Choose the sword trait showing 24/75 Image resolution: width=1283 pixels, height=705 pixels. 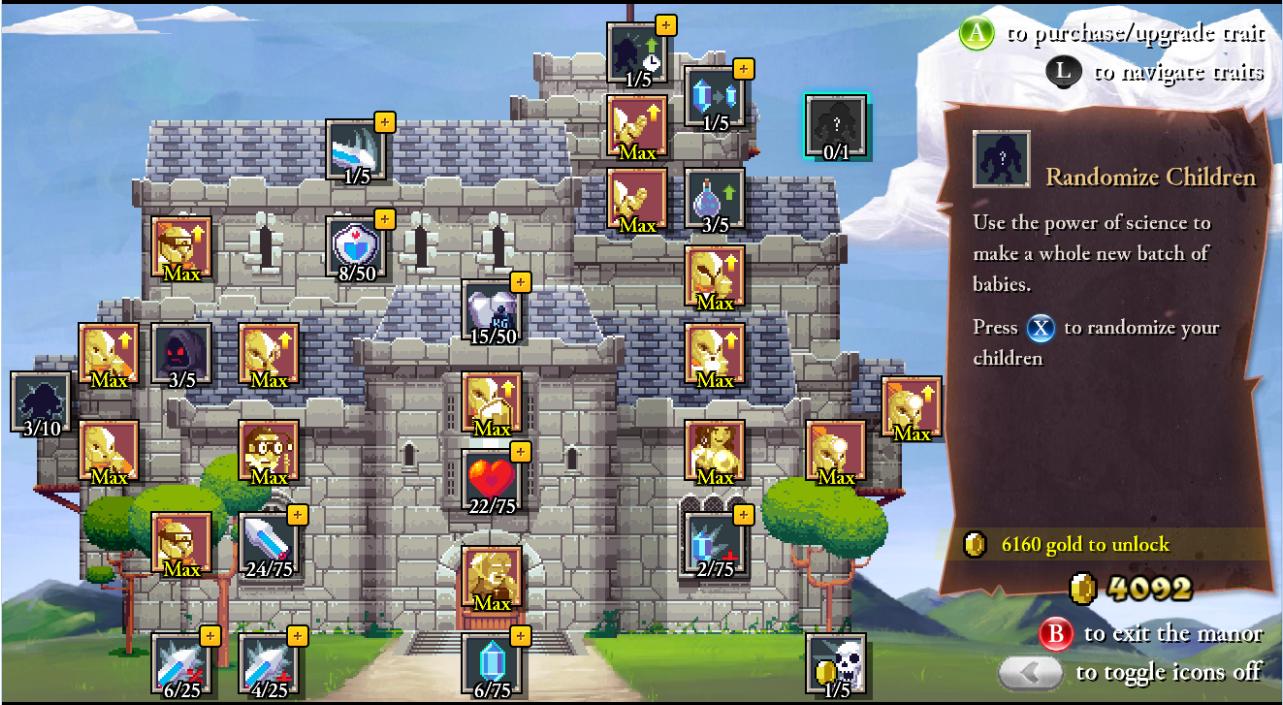coord(268,543)
